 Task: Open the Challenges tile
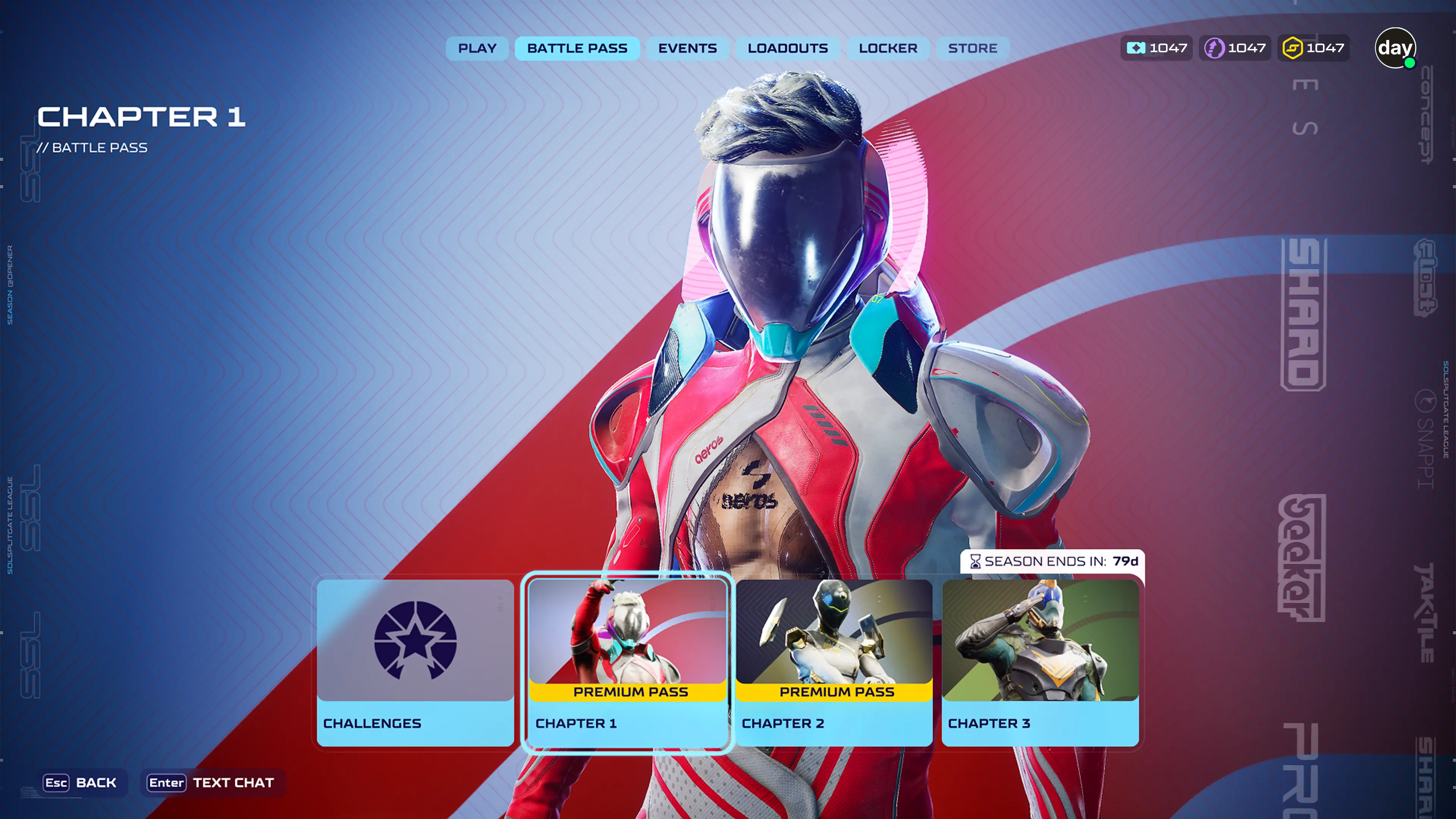[416, 662]
